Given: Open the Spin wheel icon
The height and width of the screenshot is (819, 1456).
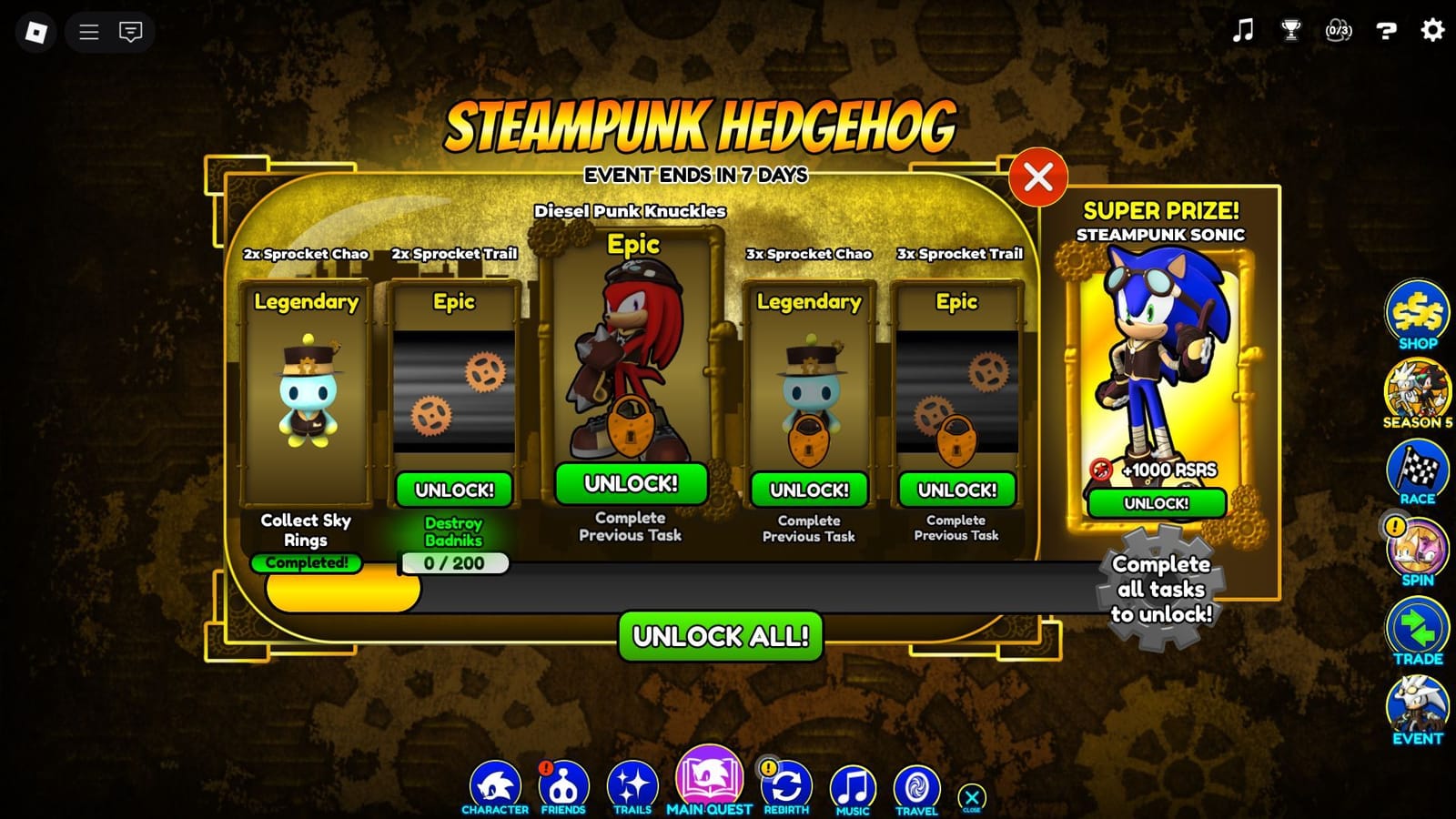Looking at the screenshot, I should [x=1417, y=548].
